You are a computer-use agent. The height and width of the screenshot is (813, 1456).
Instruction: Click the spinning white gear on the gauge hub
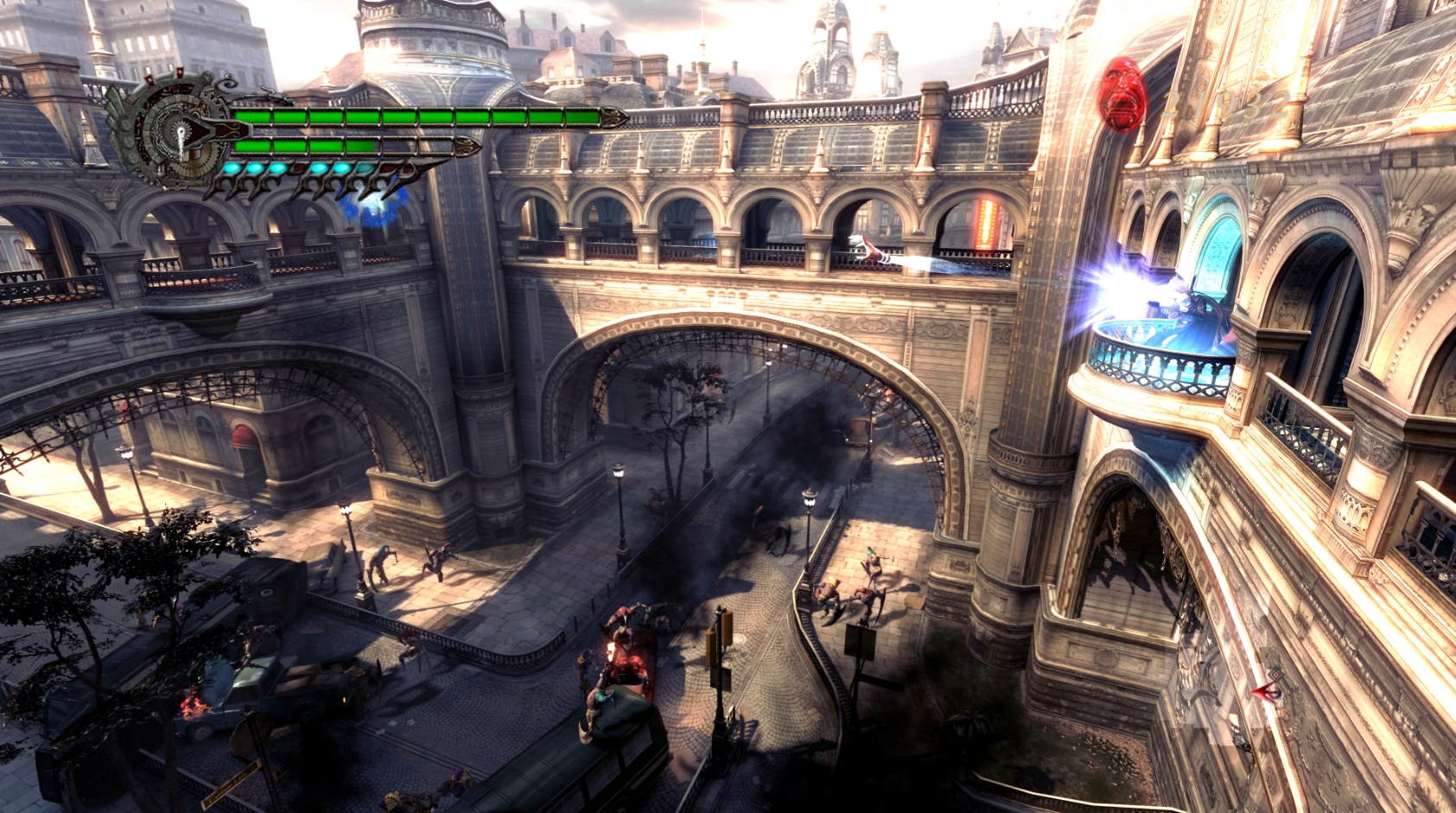point(181,129)
